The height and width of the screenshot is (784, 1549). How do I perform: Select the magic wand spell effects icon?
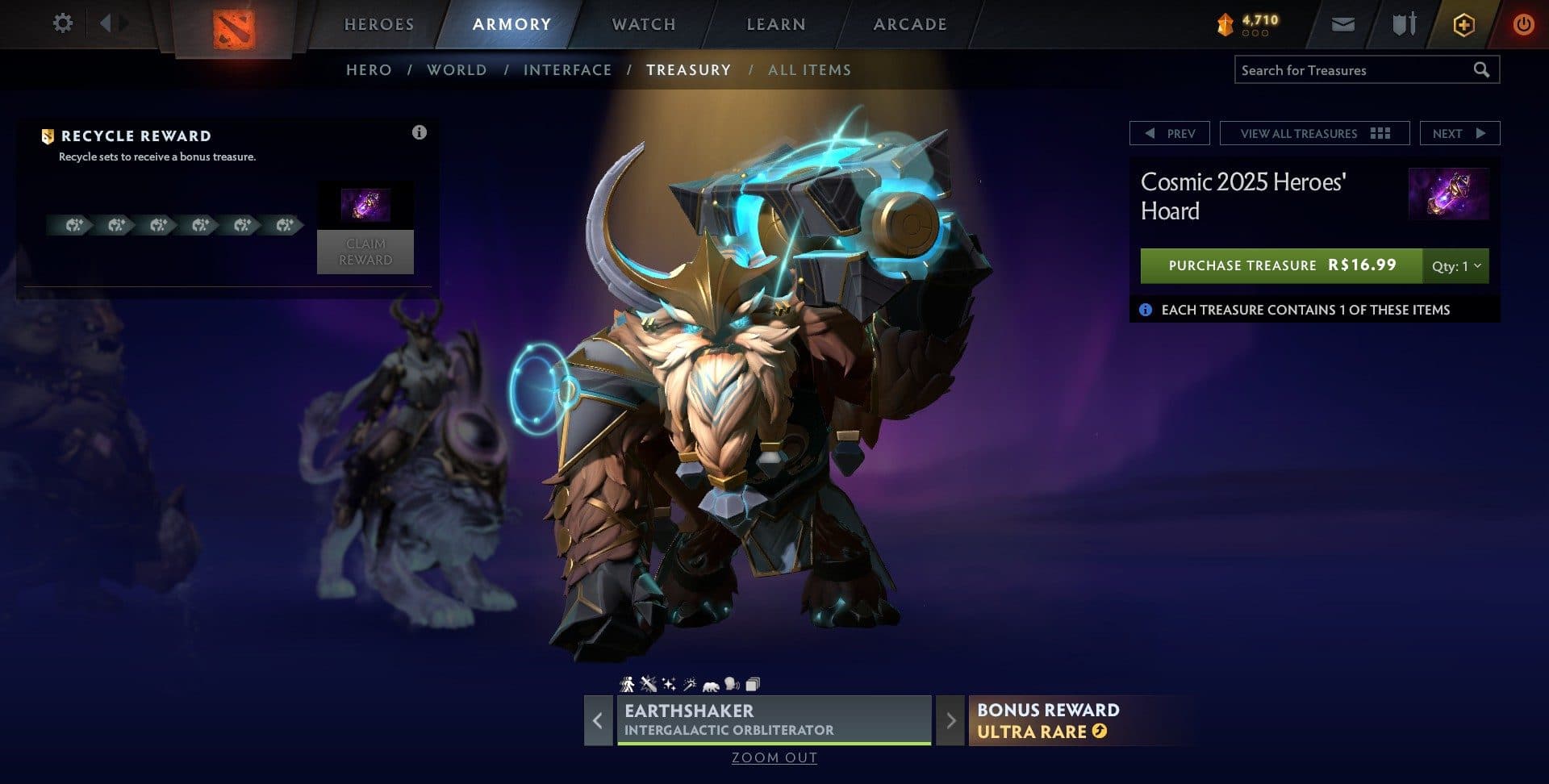click(689, 682)
